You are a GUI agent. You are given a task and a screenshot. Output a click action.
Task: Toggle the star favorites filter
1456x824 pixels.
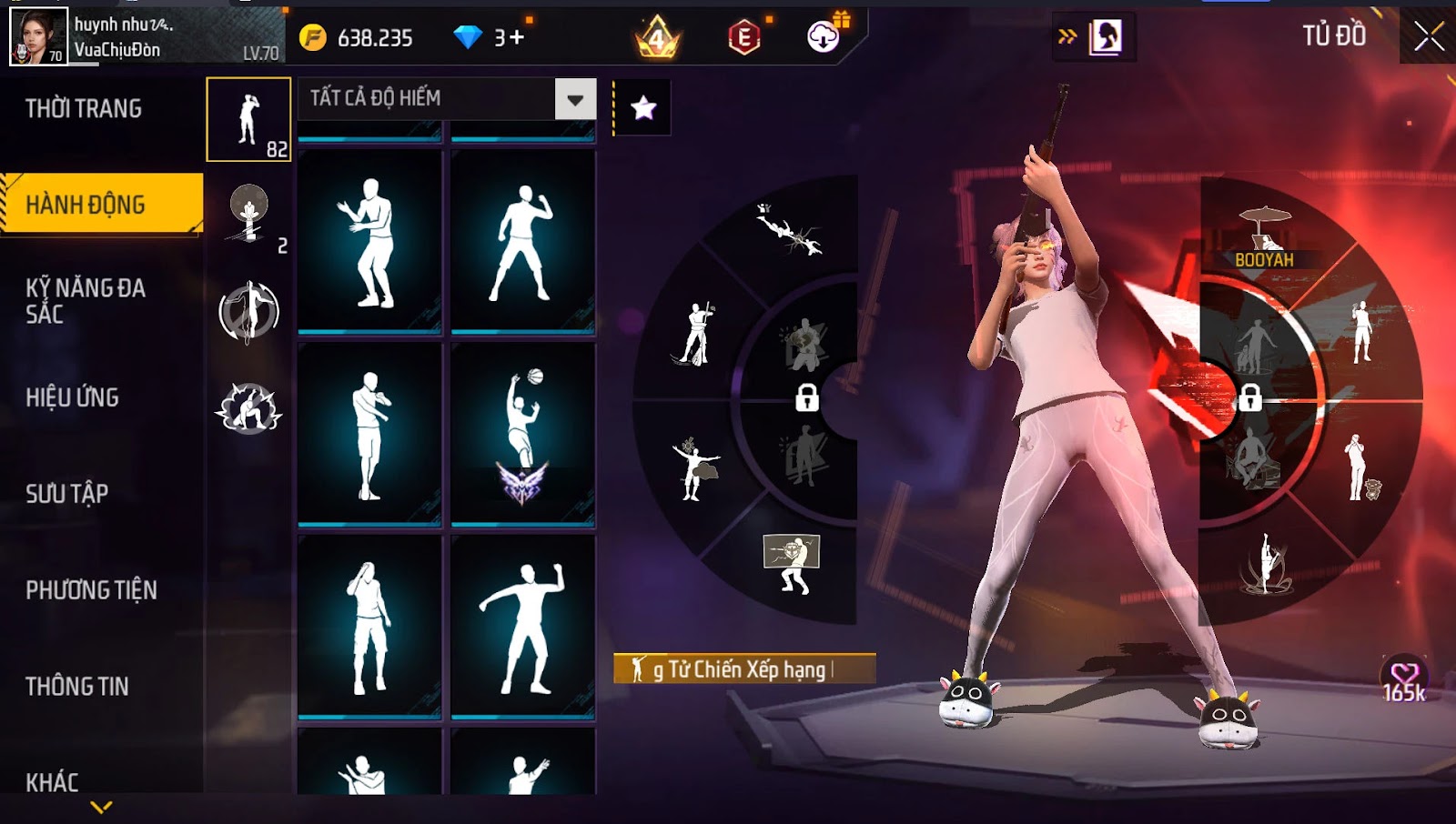[x=643, y=108]
